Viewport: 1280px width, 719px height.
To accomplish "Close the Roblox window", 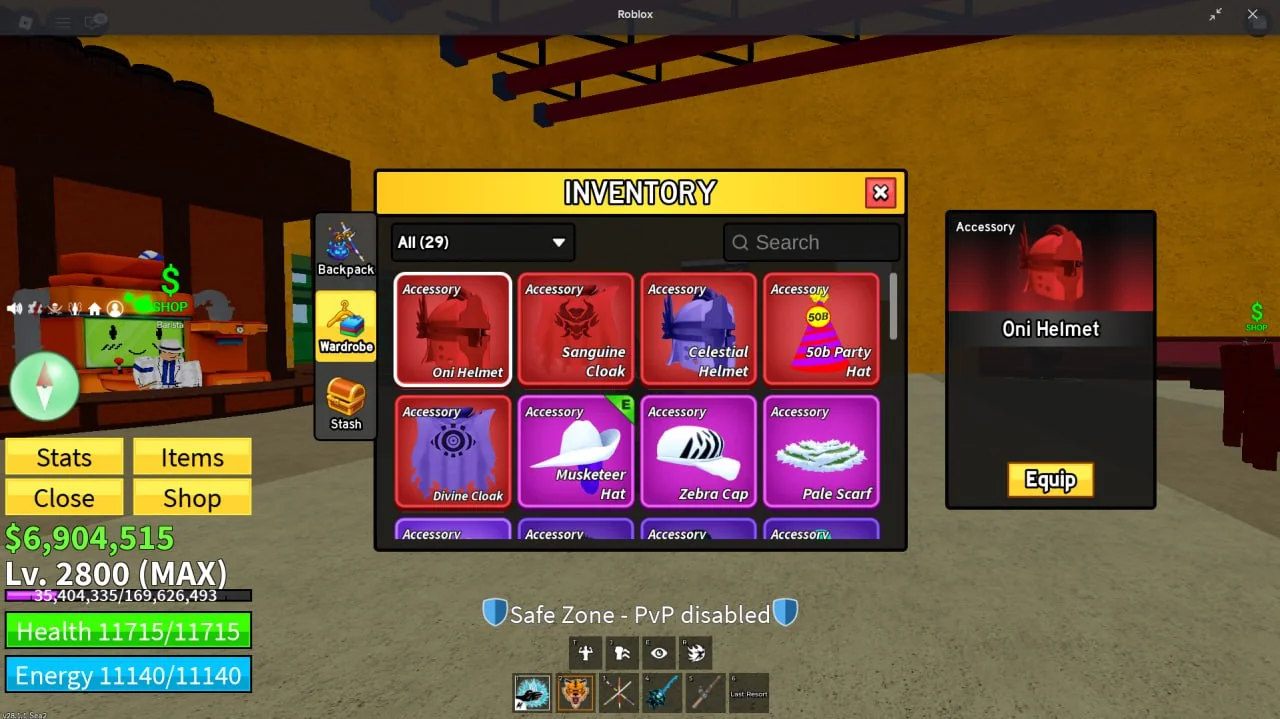I will 1252,14.
